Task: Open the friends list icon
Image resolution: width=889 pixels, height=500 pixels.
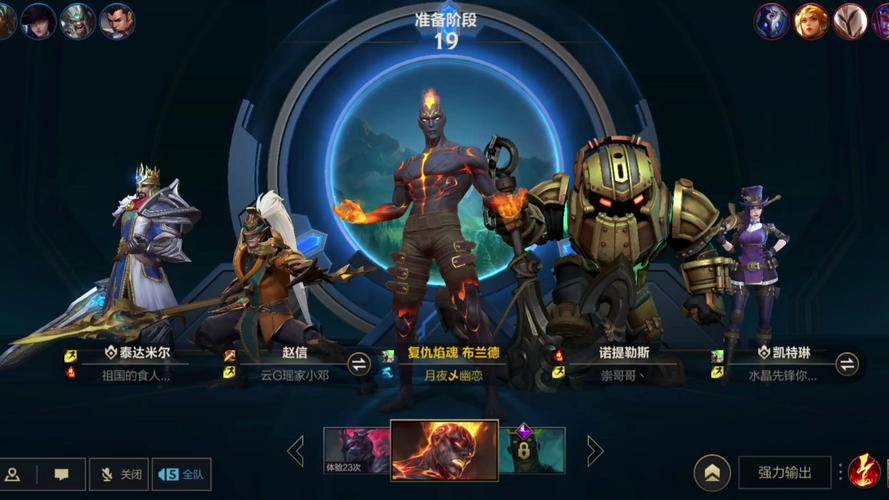Action: 13,474
